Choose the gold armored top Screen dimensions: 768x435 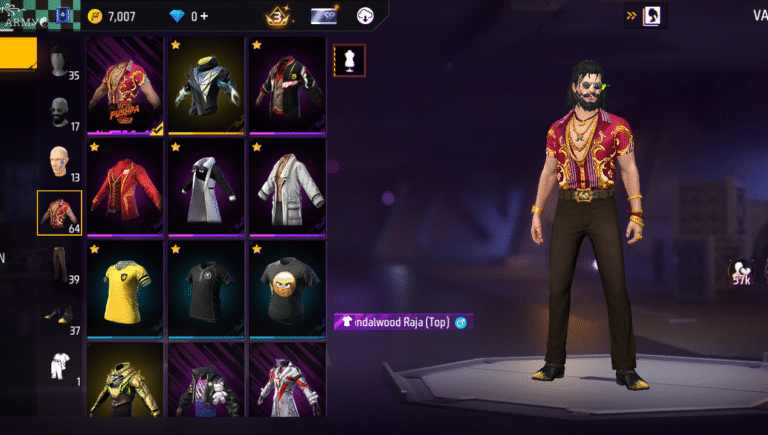click(x=126, y=385)
